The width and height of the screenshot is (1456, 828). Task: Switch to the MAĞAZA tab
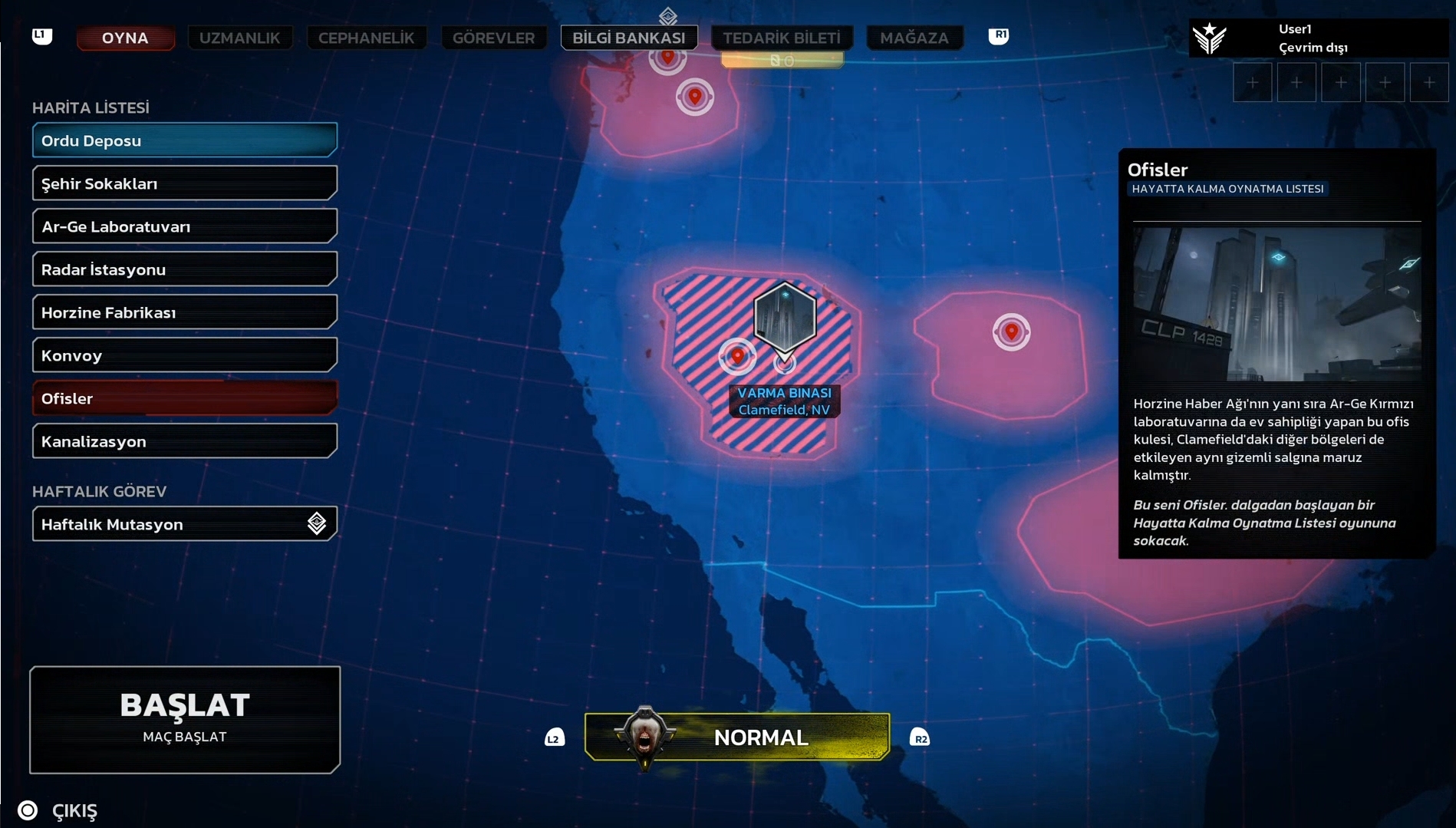tap(914, 38)
